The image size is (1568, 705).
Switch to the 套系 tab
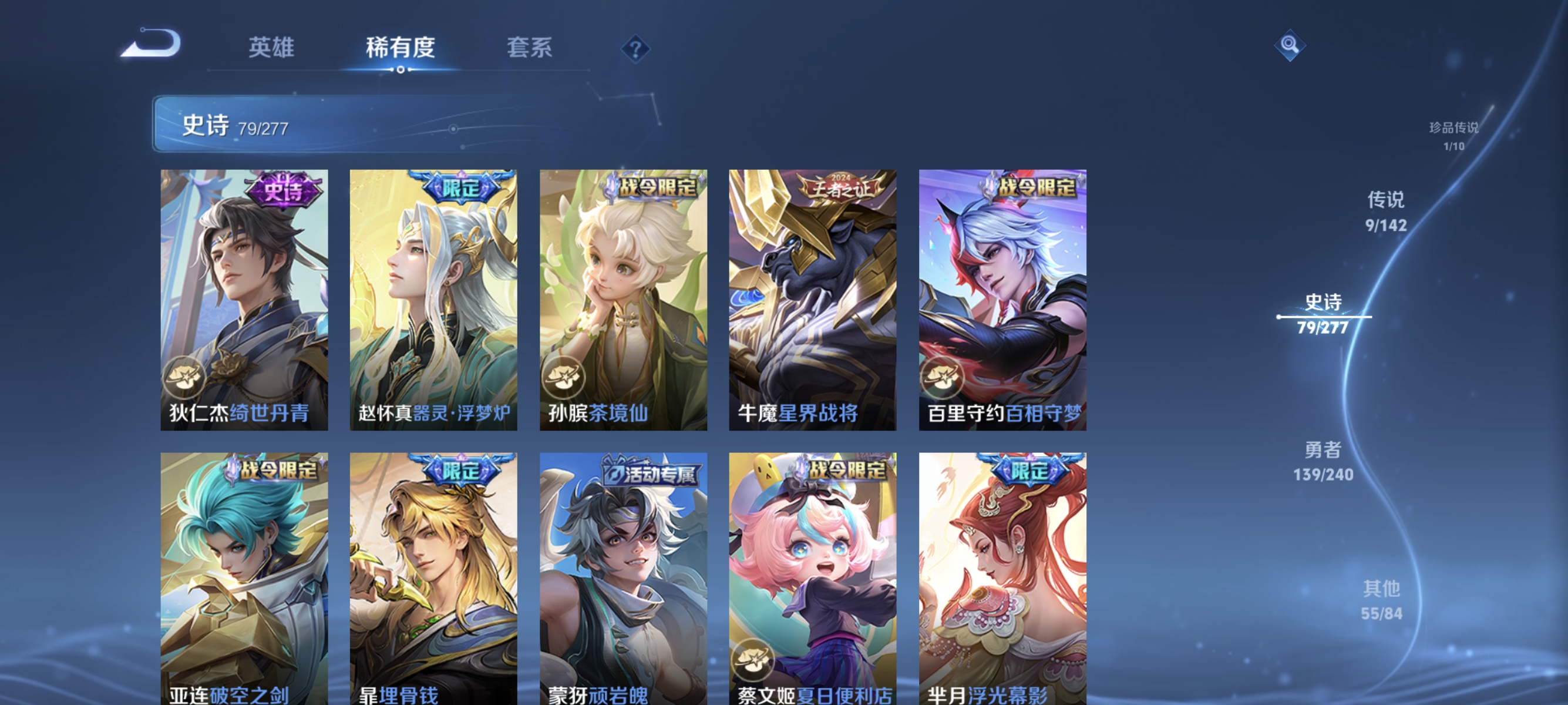click(x=531, y=48)
